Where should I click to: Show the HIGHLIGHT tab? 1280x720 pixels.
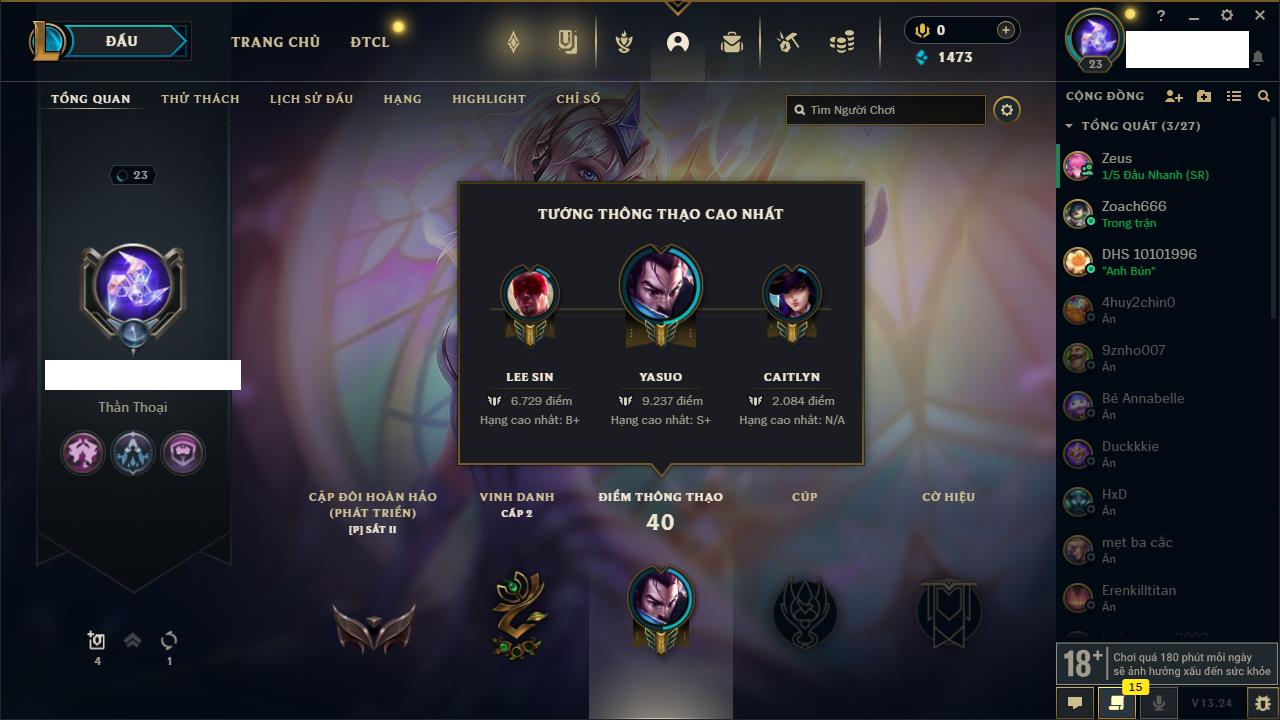pyautogui.click(x=488, y=99)
